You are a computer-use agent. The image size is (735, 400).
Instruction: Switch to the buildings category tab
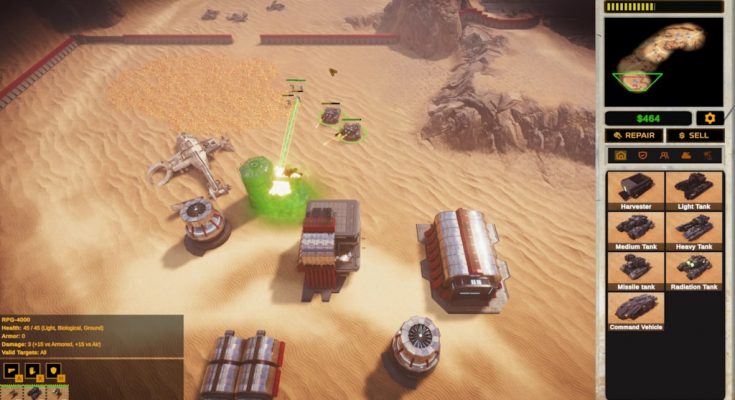coord(621,156)
